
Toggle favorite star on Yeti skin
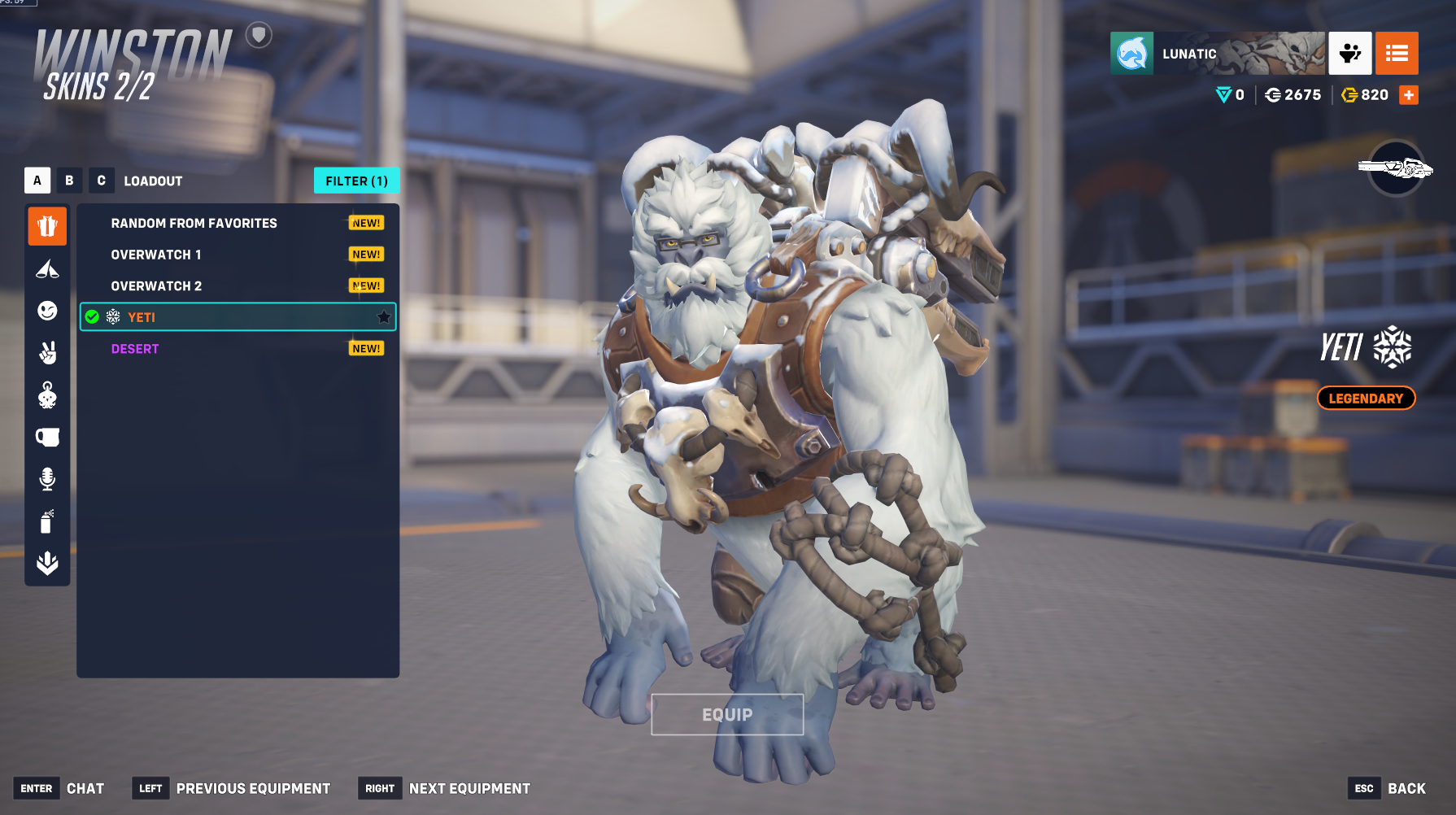coord(384,317)
